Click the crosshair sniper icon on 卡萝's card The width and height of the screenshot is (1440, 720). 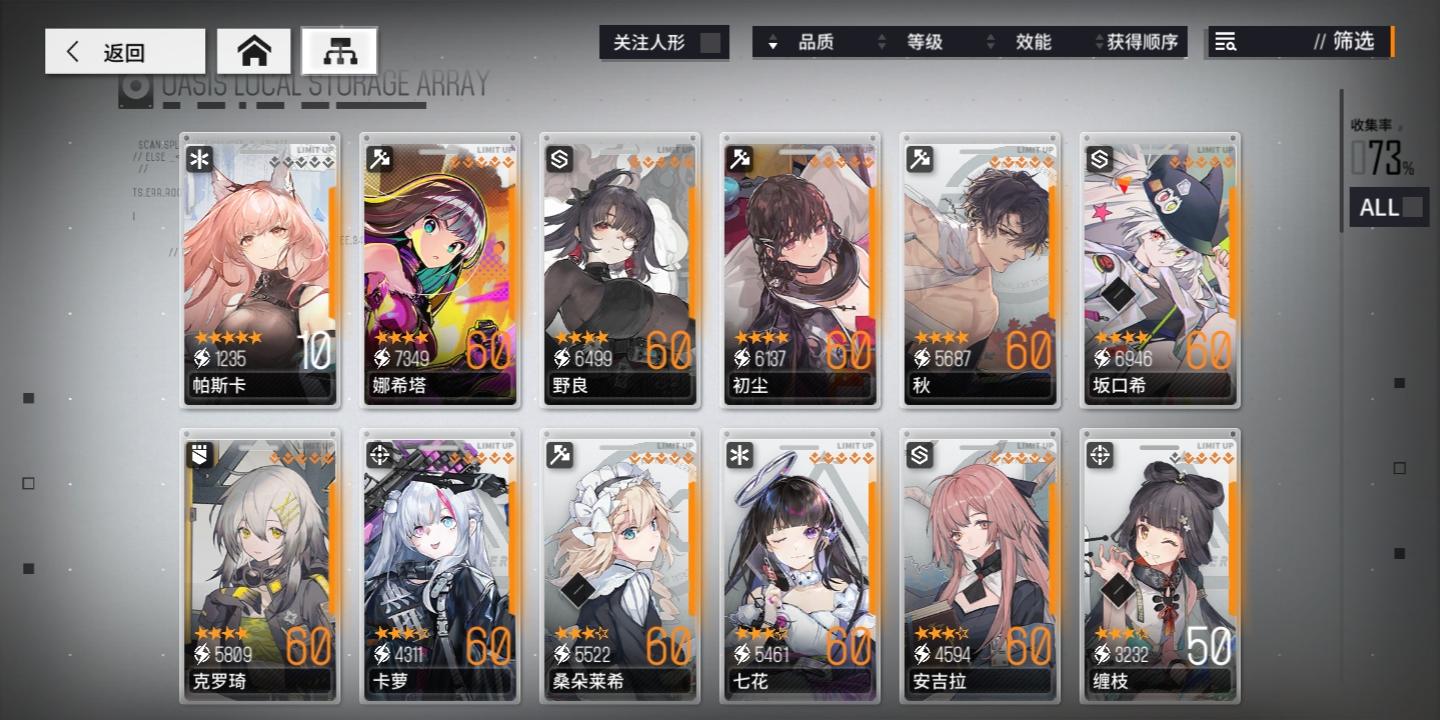point(378,456)
